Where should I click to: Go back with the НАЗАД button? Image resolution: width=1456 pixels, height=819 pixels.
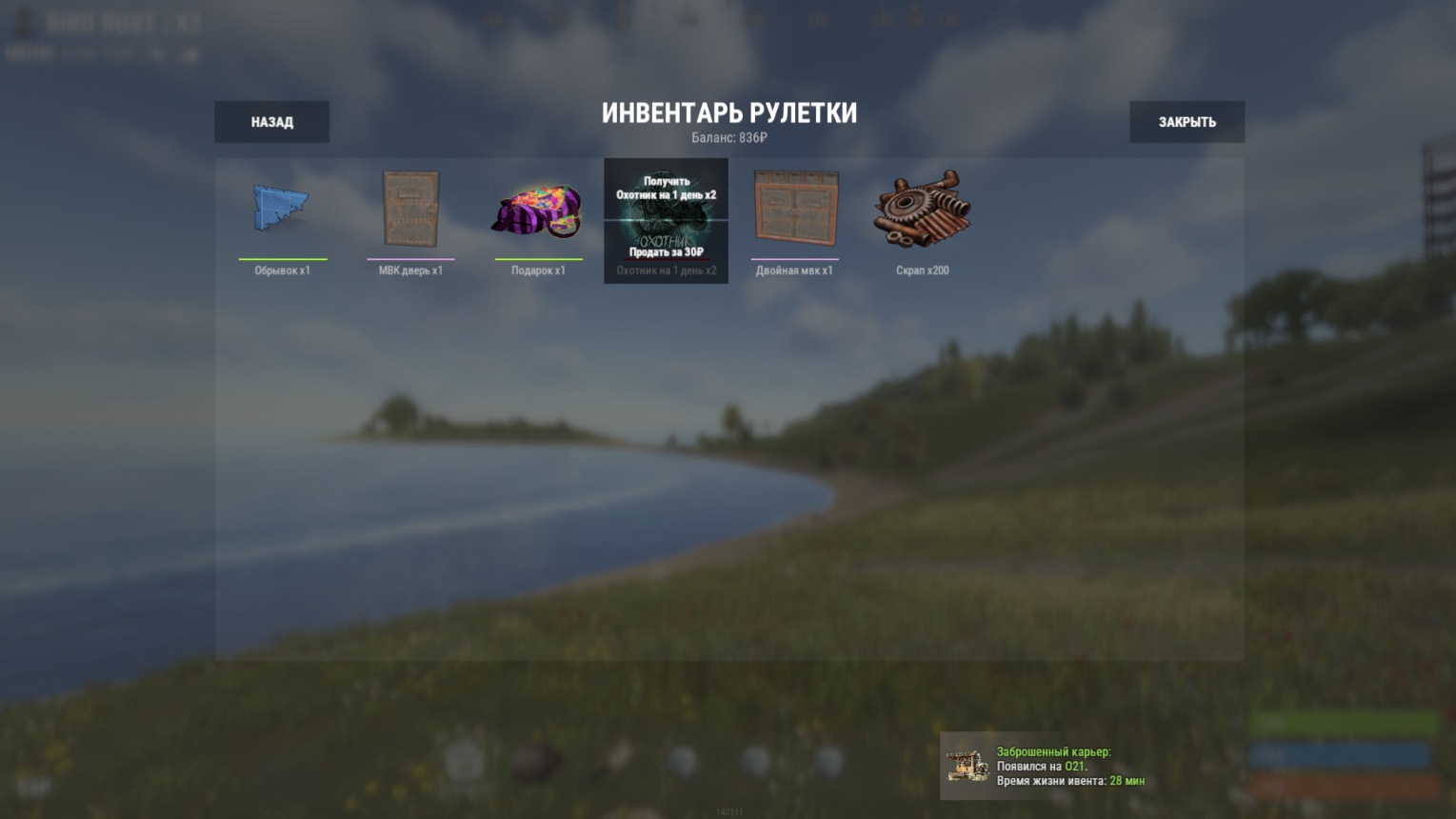(271, 122)
